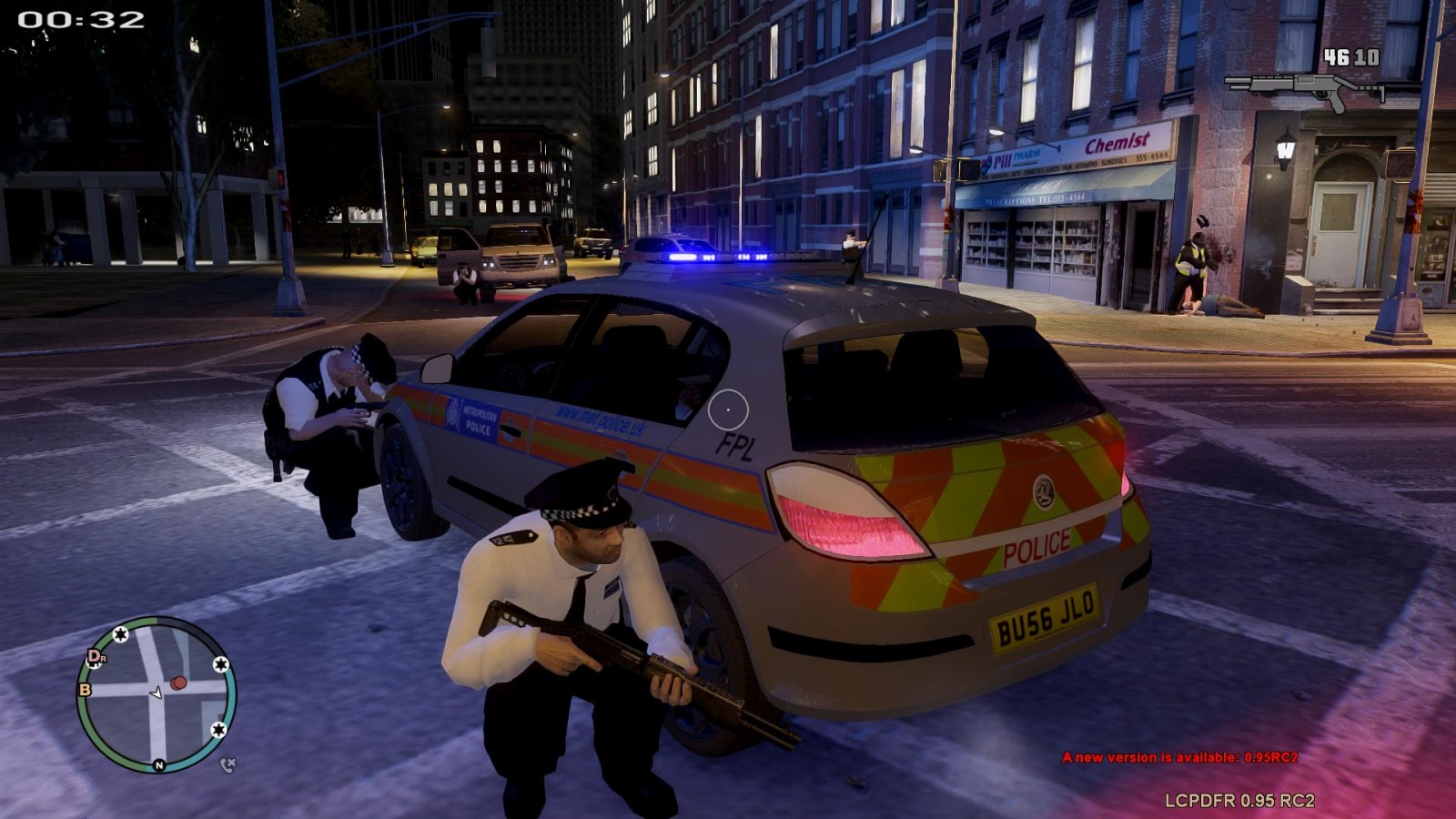The image size is (1456, 819).
Task: Click the white player arrow on minimap
Action: pyautogui.click(x=157, y=693)
